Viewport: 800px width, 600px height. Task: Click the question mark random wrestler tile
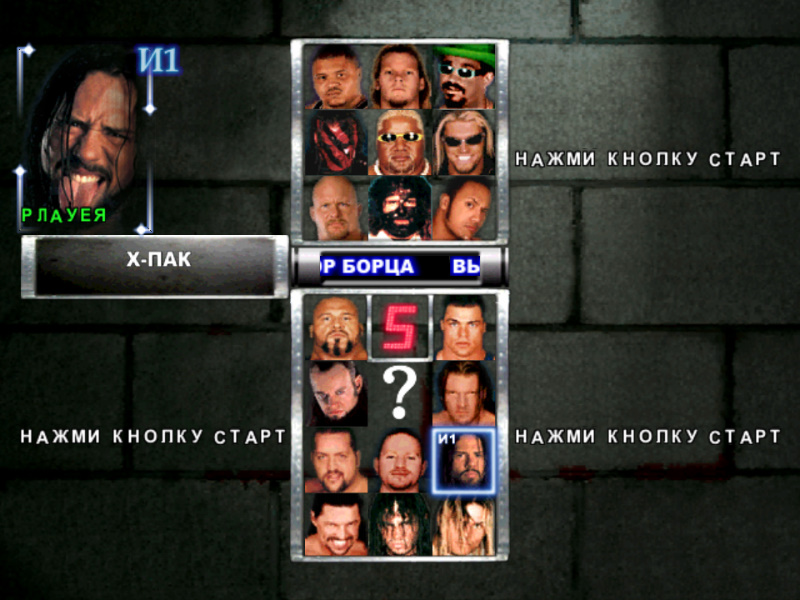tap(399, 393)
